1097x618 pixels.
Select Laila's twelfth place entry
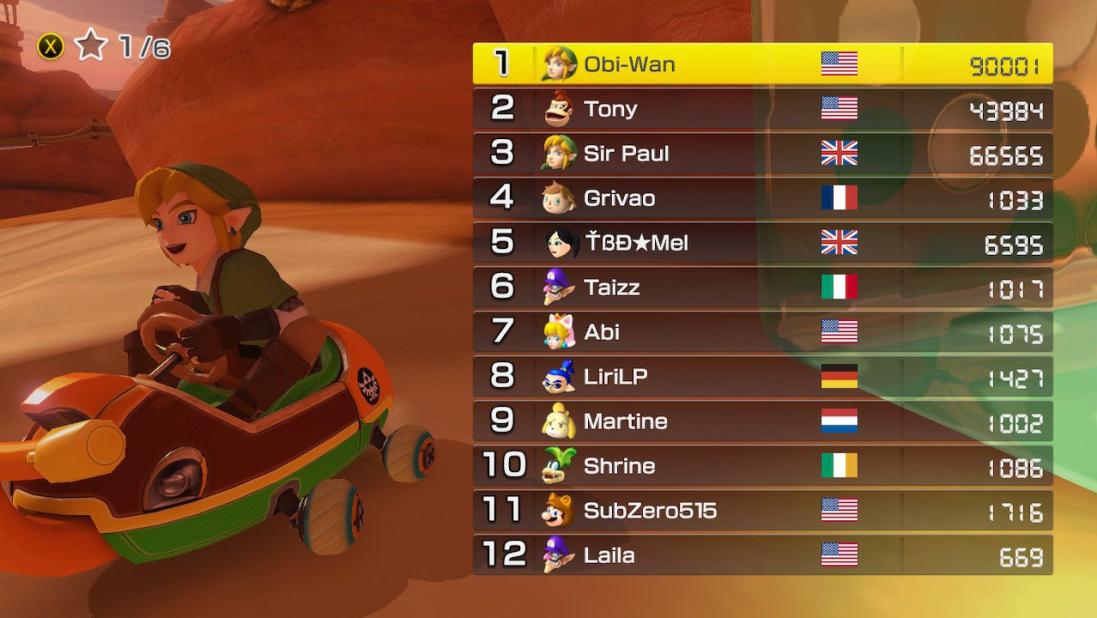tap(762, 555)
